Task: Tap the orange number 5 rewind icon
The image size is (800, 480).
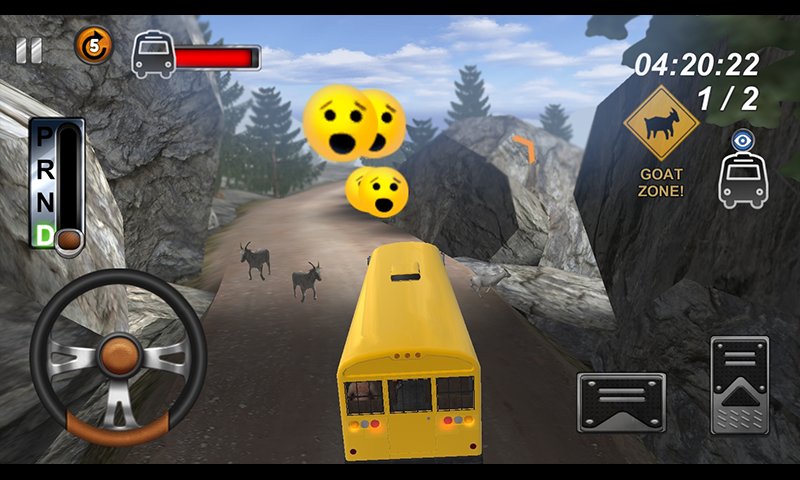Action: [x=93, y=45]
